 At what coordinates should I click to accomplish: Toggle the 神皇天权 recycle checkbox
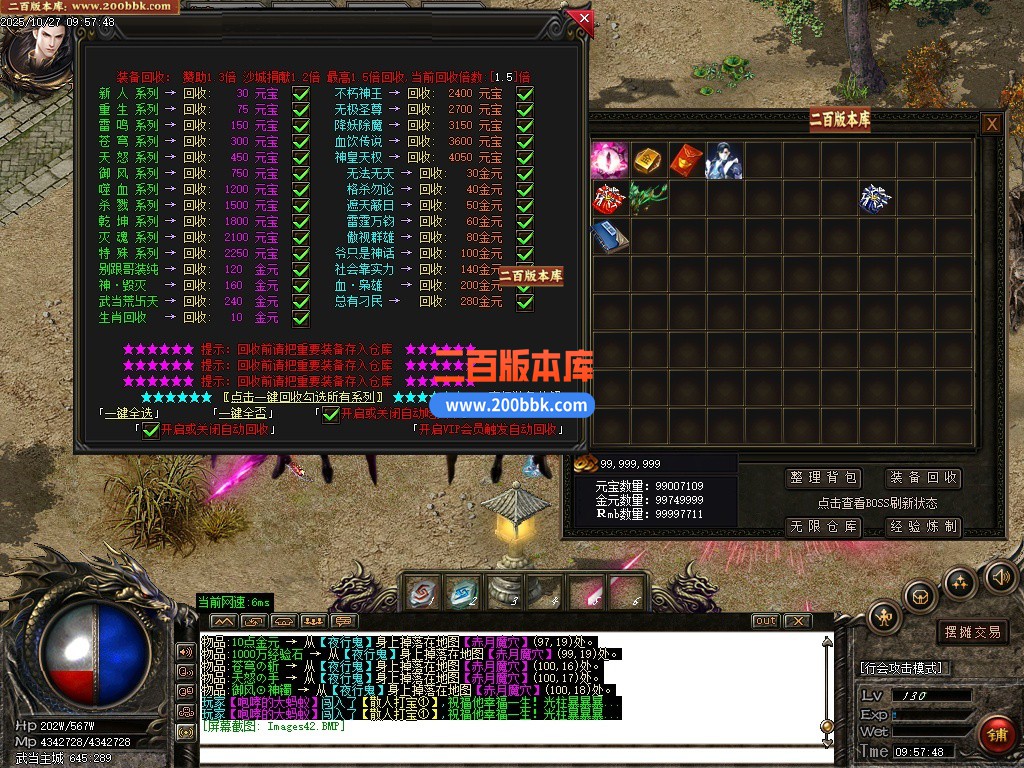click(524, 157)
